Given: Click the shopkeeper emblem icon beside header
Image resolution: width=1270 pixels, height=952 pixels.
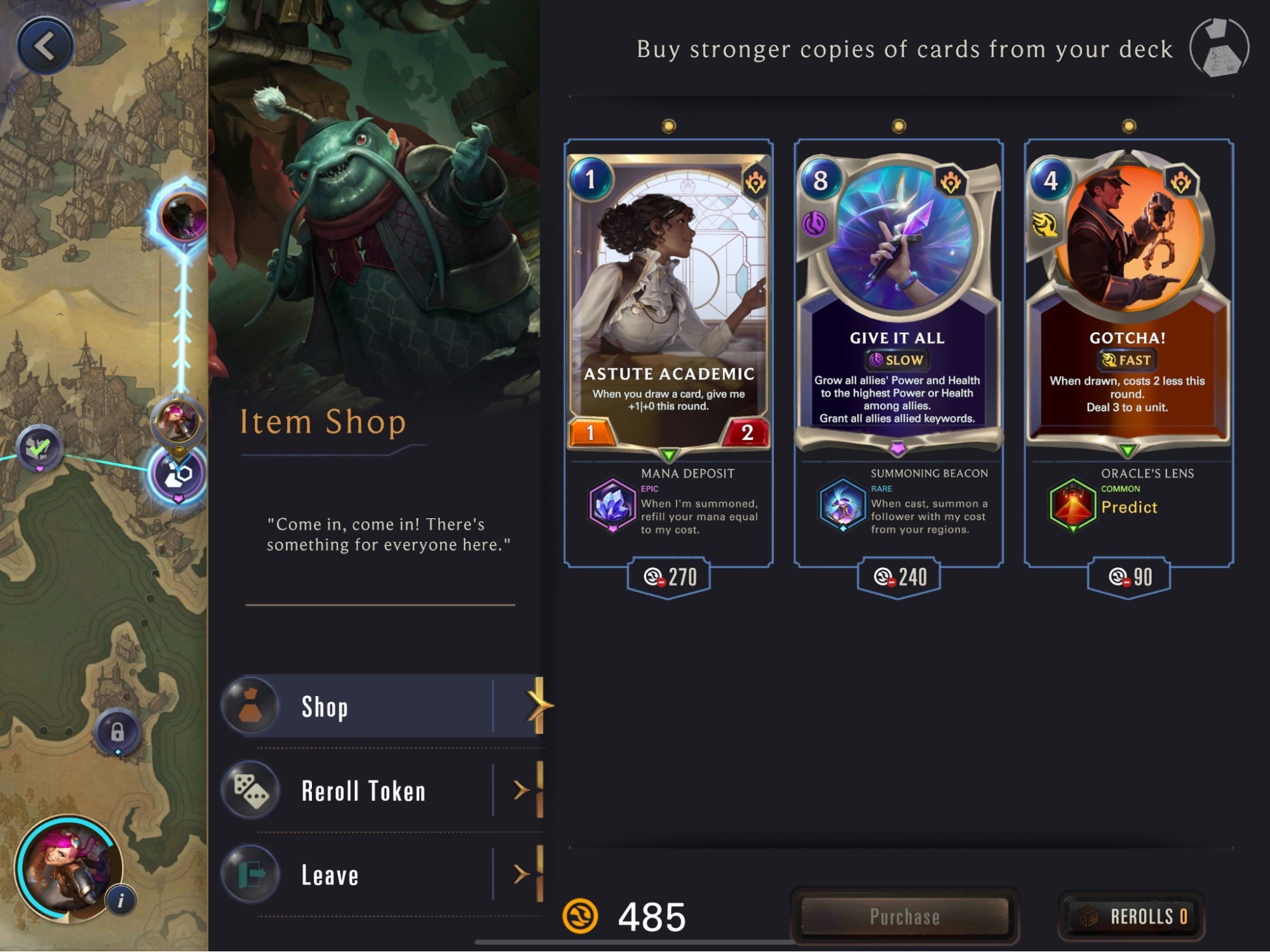Looking at the screenshot, I should coord(1219,48).
